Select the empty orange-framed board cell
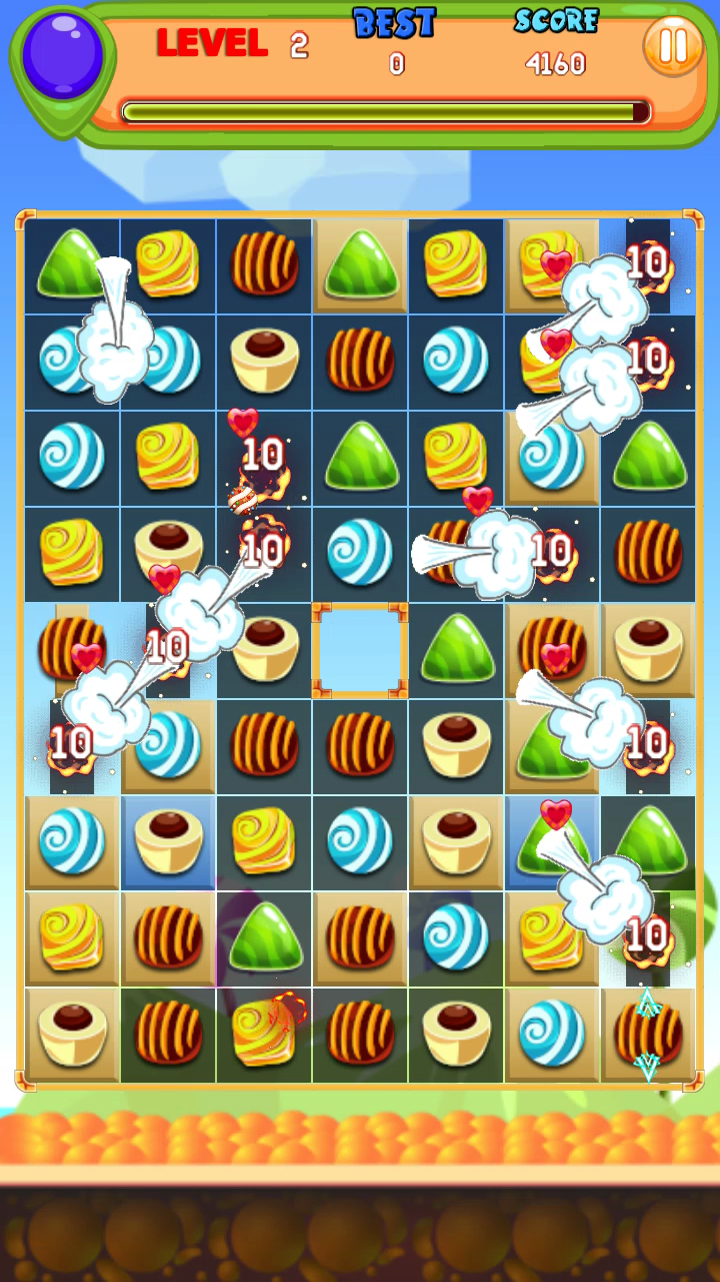 click(360, 650)
